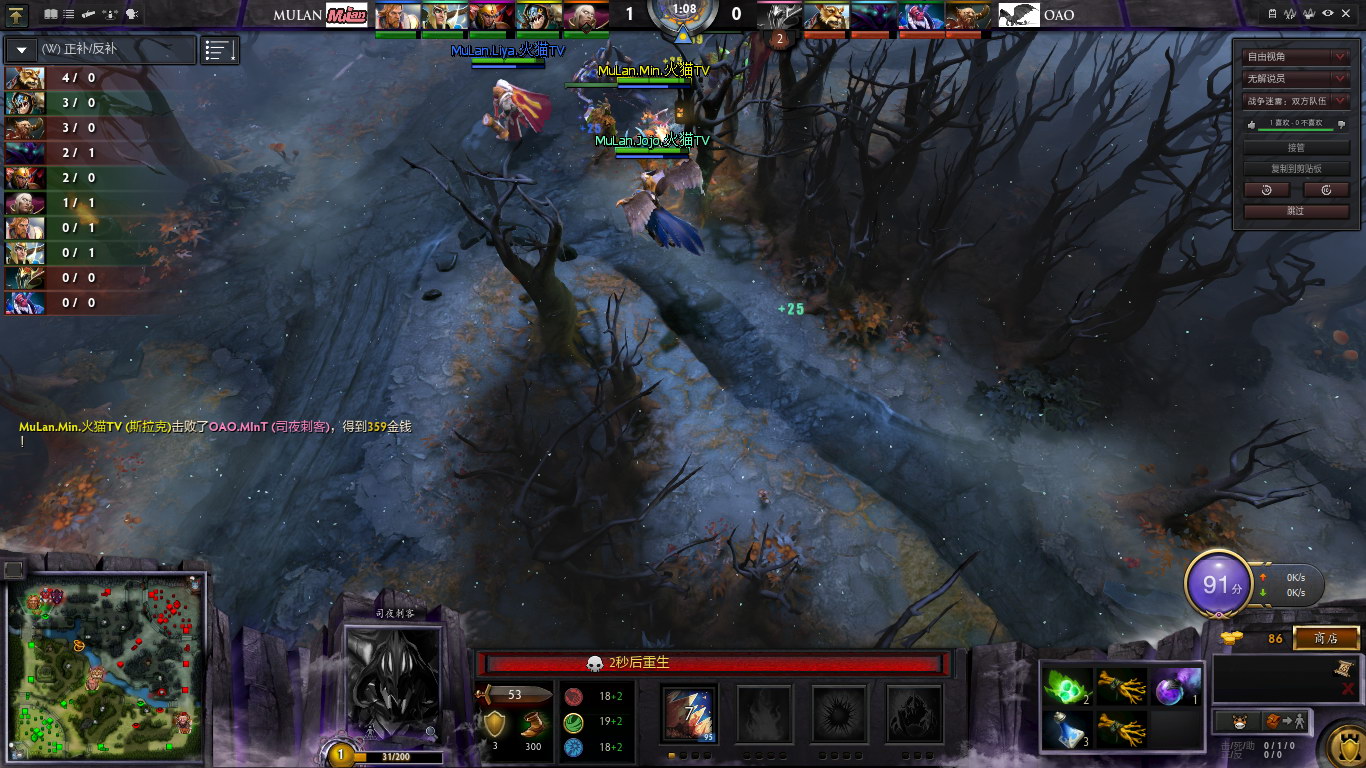Toggle the sorted list button beside stats dropdown

point(220,50)
